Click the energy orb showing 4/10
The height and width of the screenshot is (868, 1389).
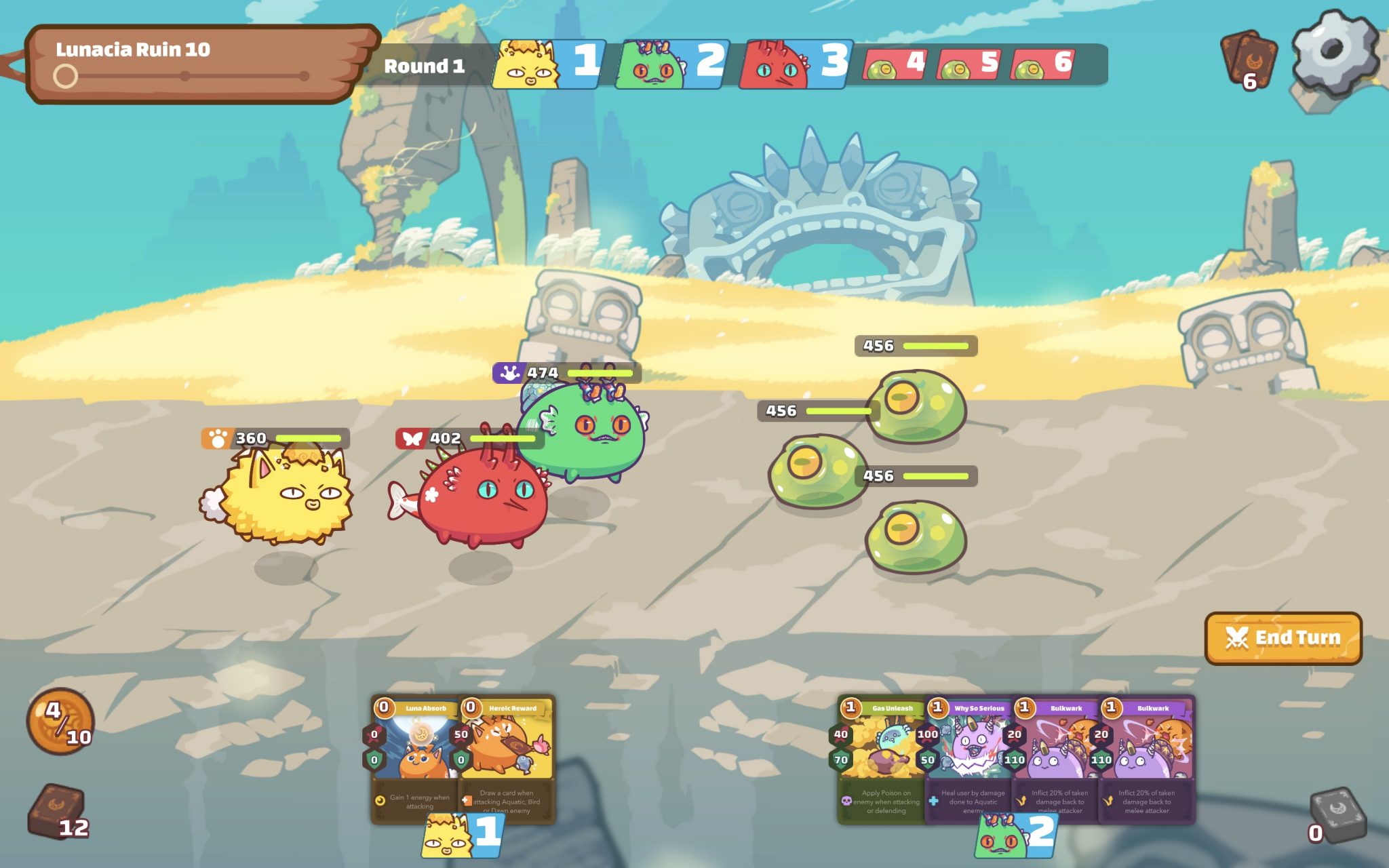(x=60, y=722)
